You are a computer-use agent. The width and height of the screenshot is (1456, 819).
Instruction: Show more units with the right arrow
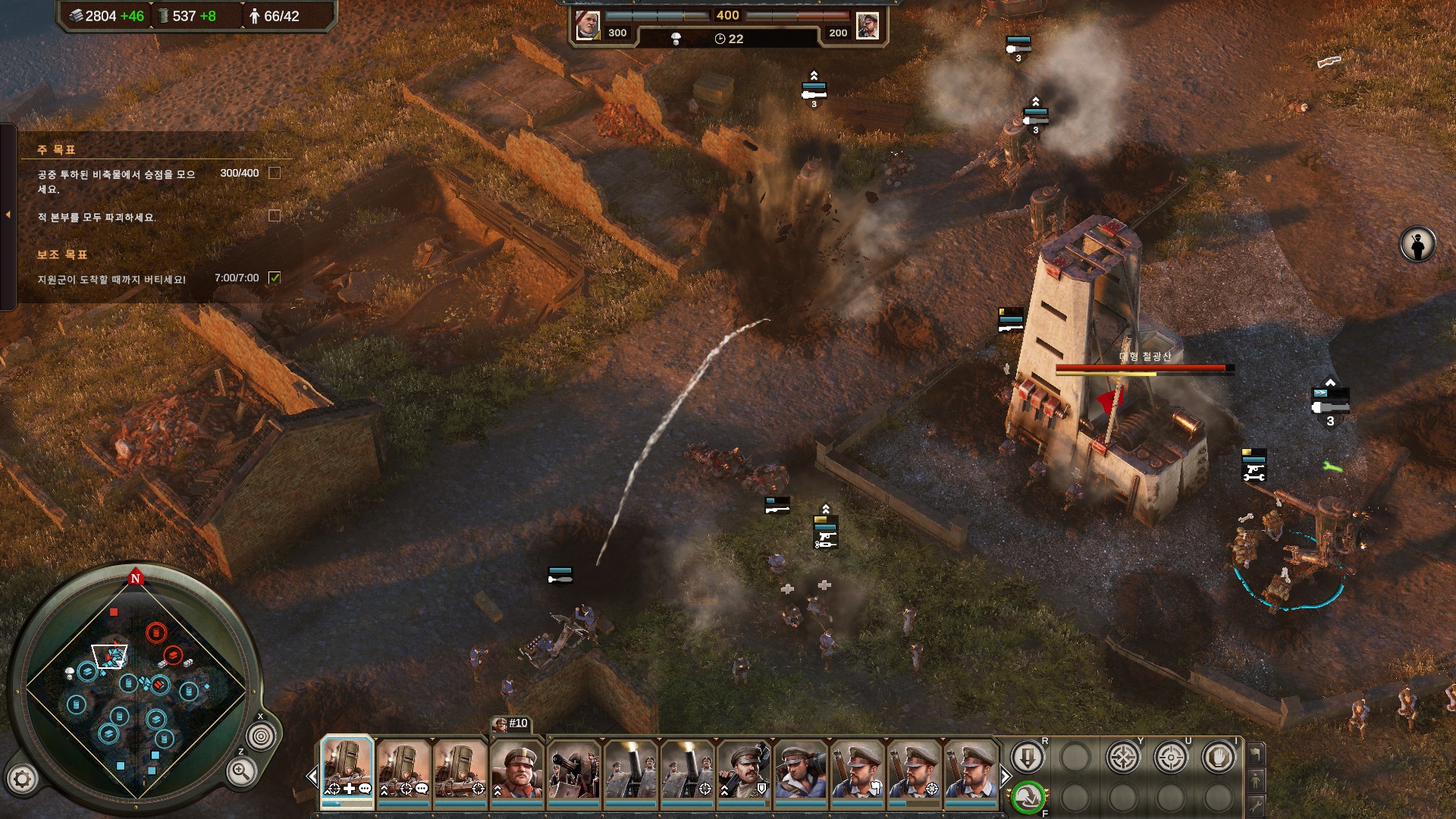pos(1005,777)
